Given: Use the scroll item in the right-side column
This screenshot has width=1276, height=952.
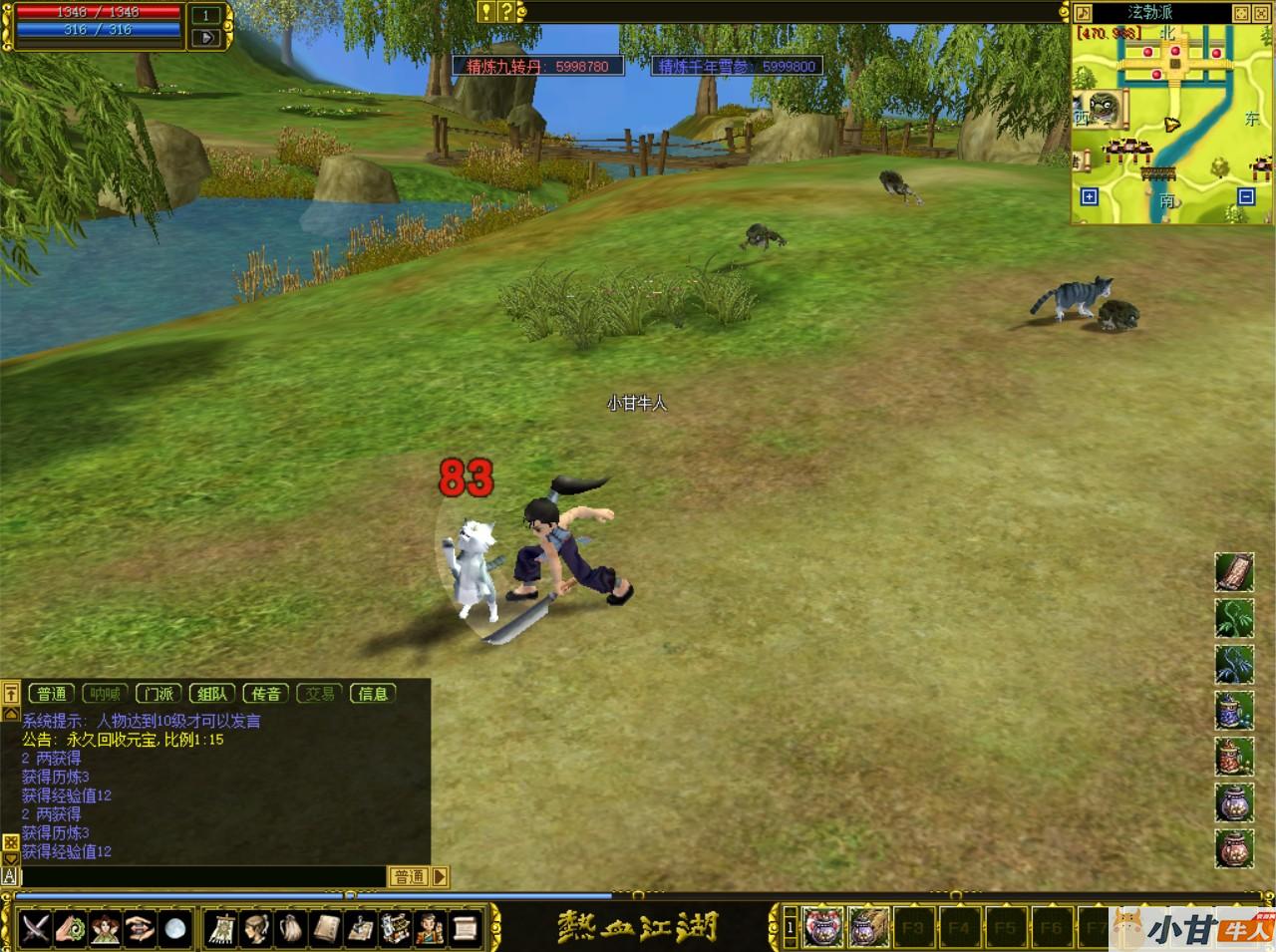Looking at the screenshot, I should [1234, 572].
